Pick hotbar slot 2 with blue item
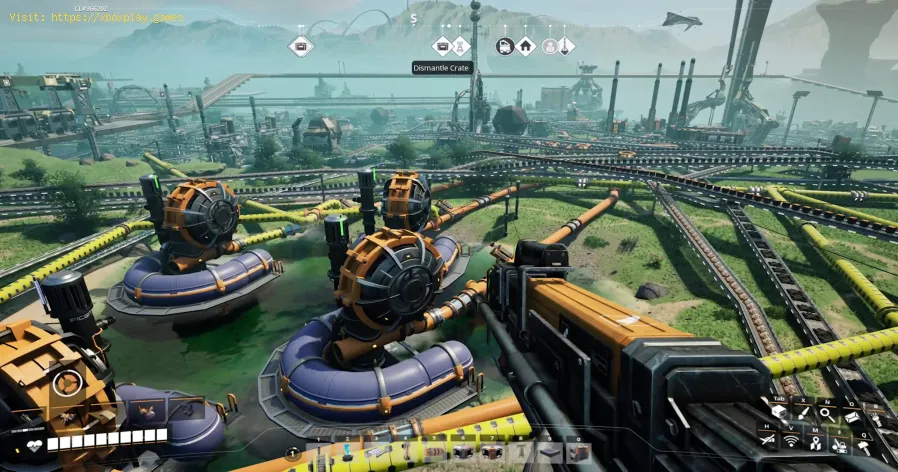 coord(348,451)
